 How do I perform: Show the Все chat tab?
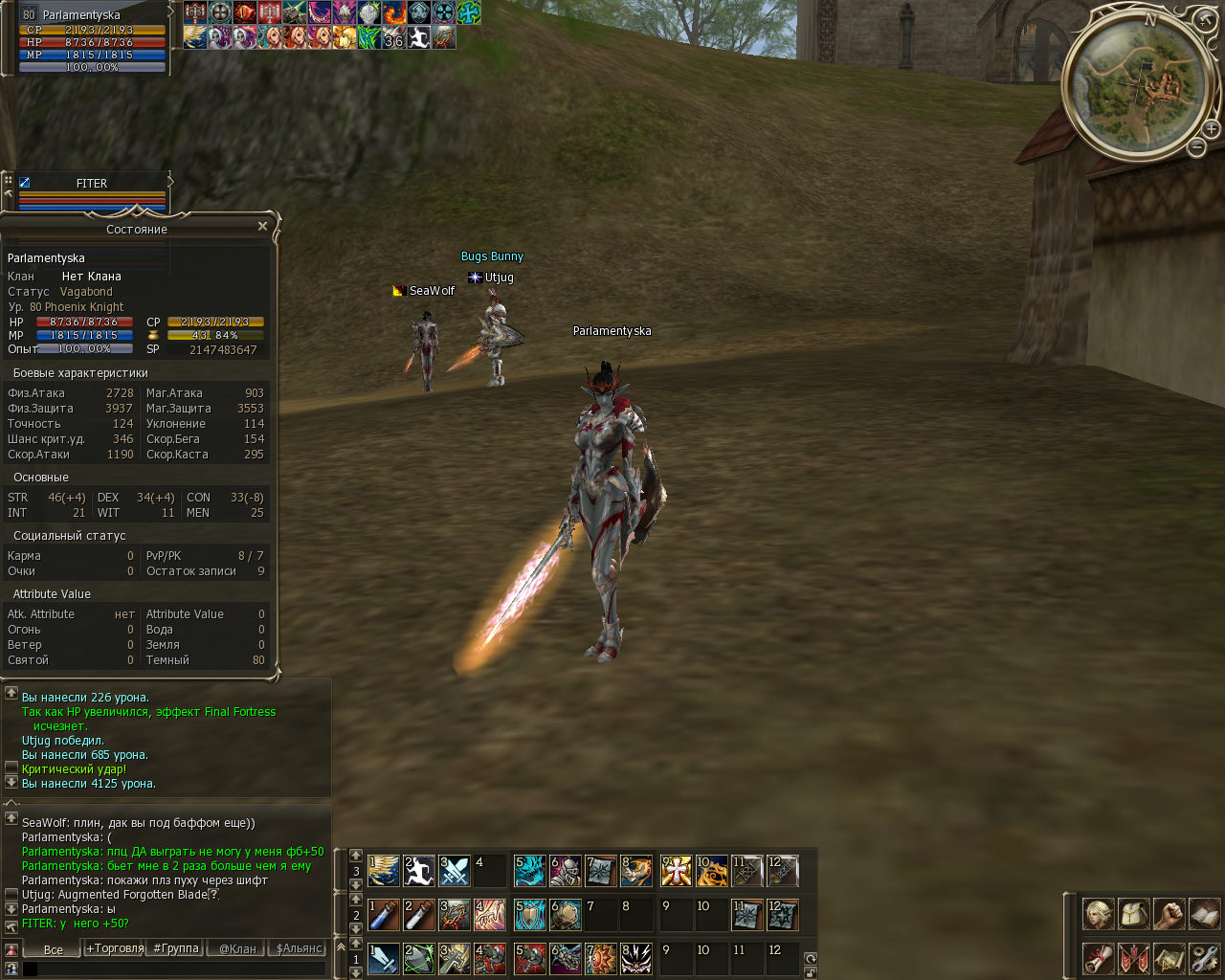(x=54, y=949)
